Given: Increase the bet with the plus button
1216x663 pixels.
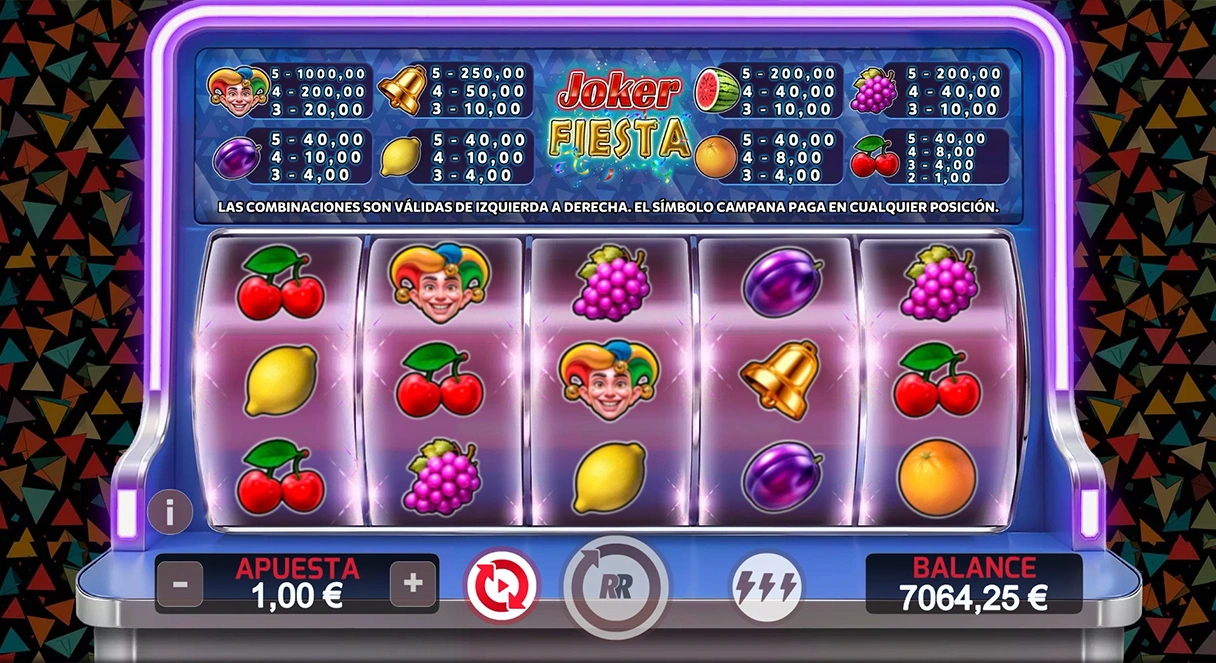Looking at the screenshot, I should click(413, 583).
